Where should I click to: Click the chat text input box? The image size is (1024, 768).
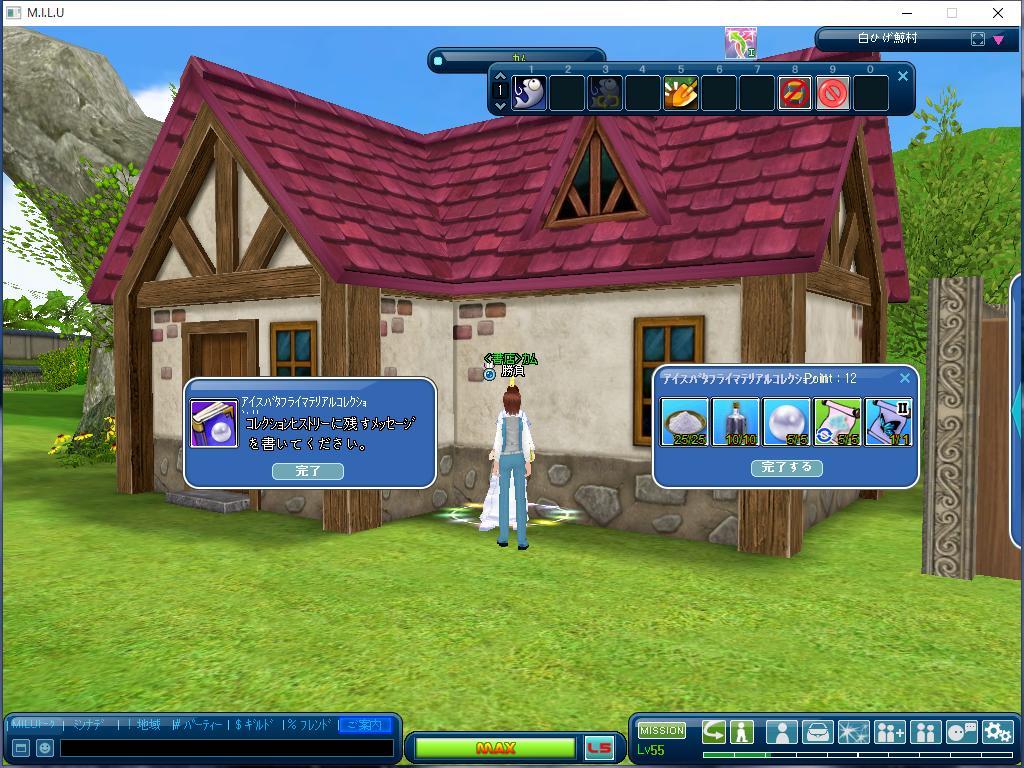[x=226, y=747]
